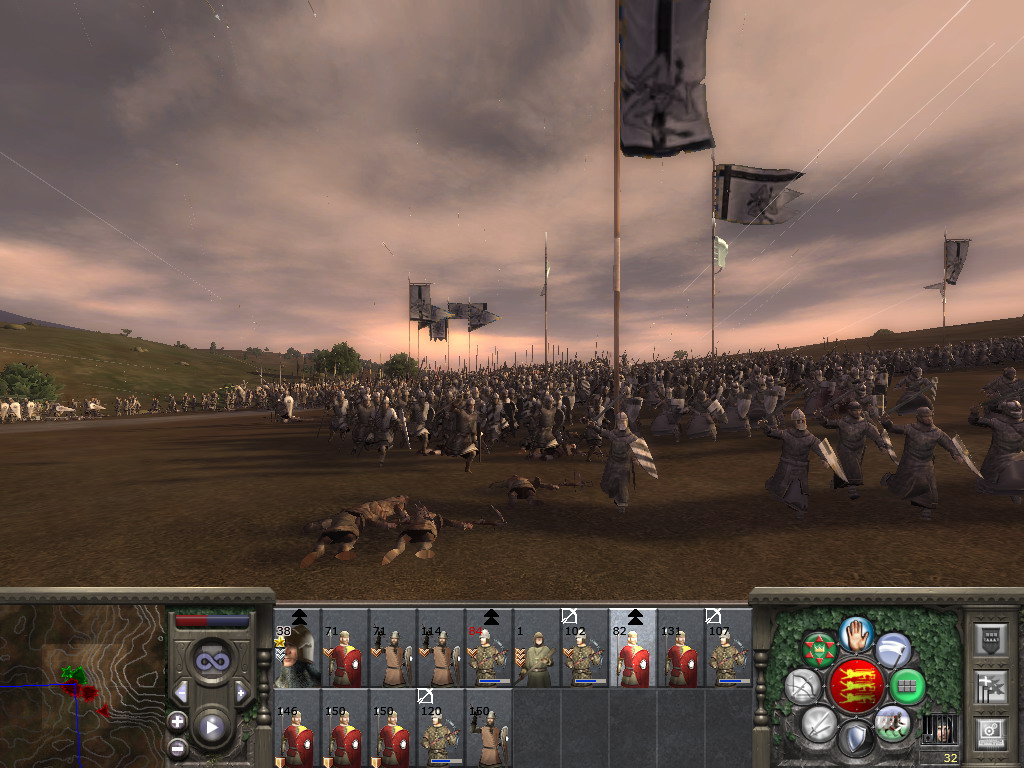Toggle the play/pause battle button

tap(212, 727)
